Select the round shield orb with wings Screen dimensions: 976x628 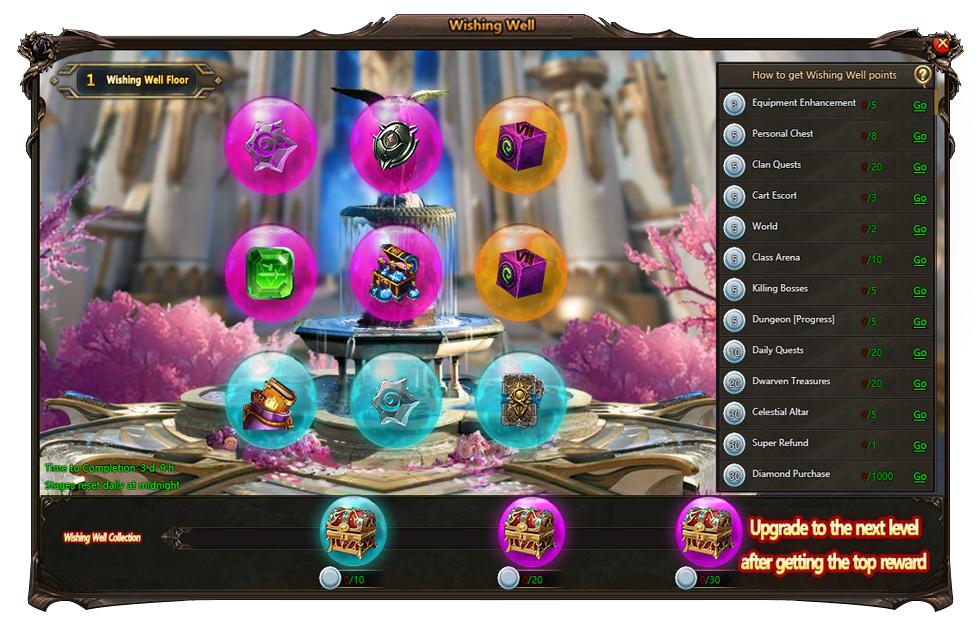click(x=396, y=143)
